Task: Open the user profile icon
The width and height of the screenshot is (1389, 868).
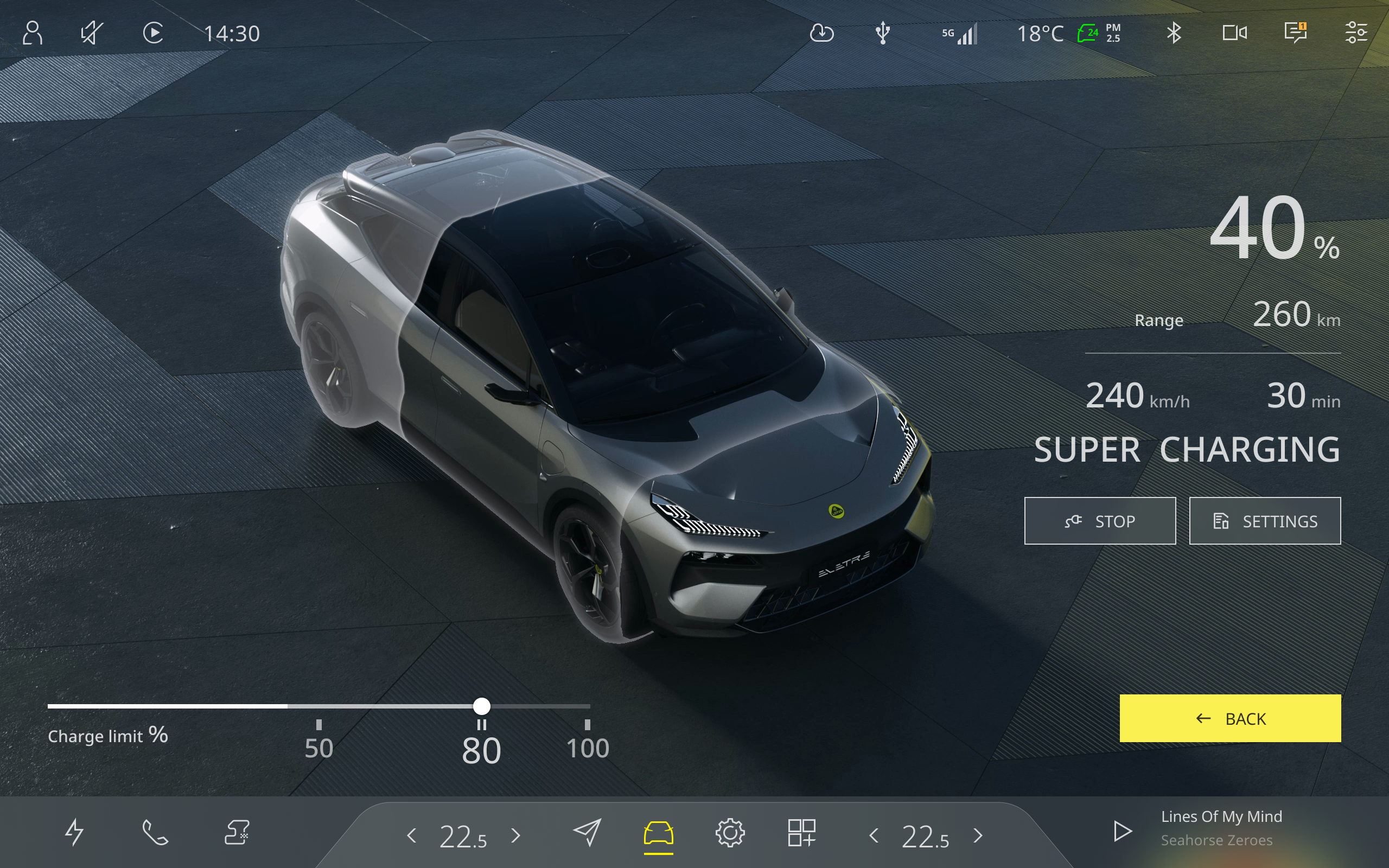Action: click(34, 33)
